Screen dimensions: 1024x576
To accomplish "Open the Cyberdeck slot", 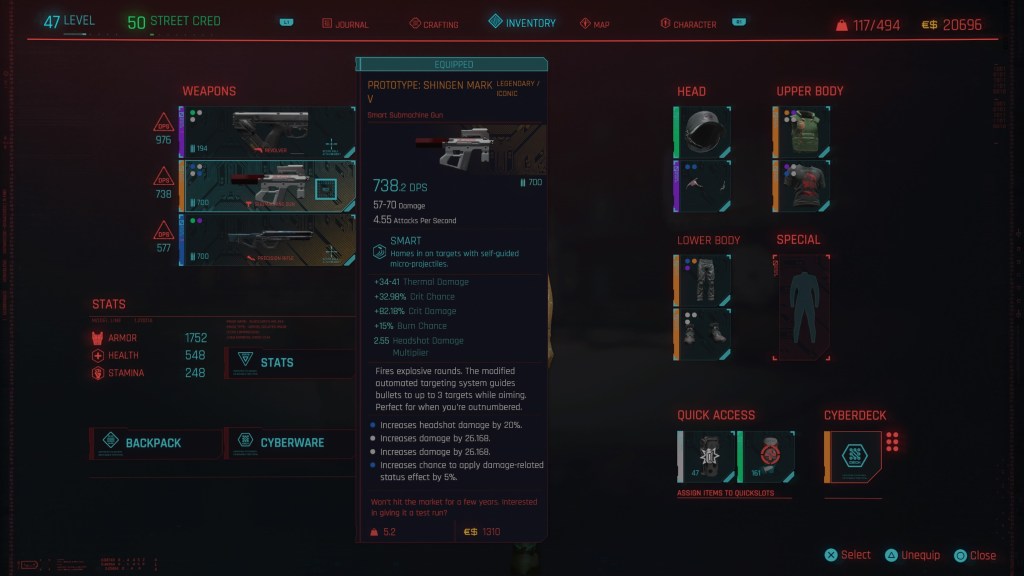I will (853, 456).
